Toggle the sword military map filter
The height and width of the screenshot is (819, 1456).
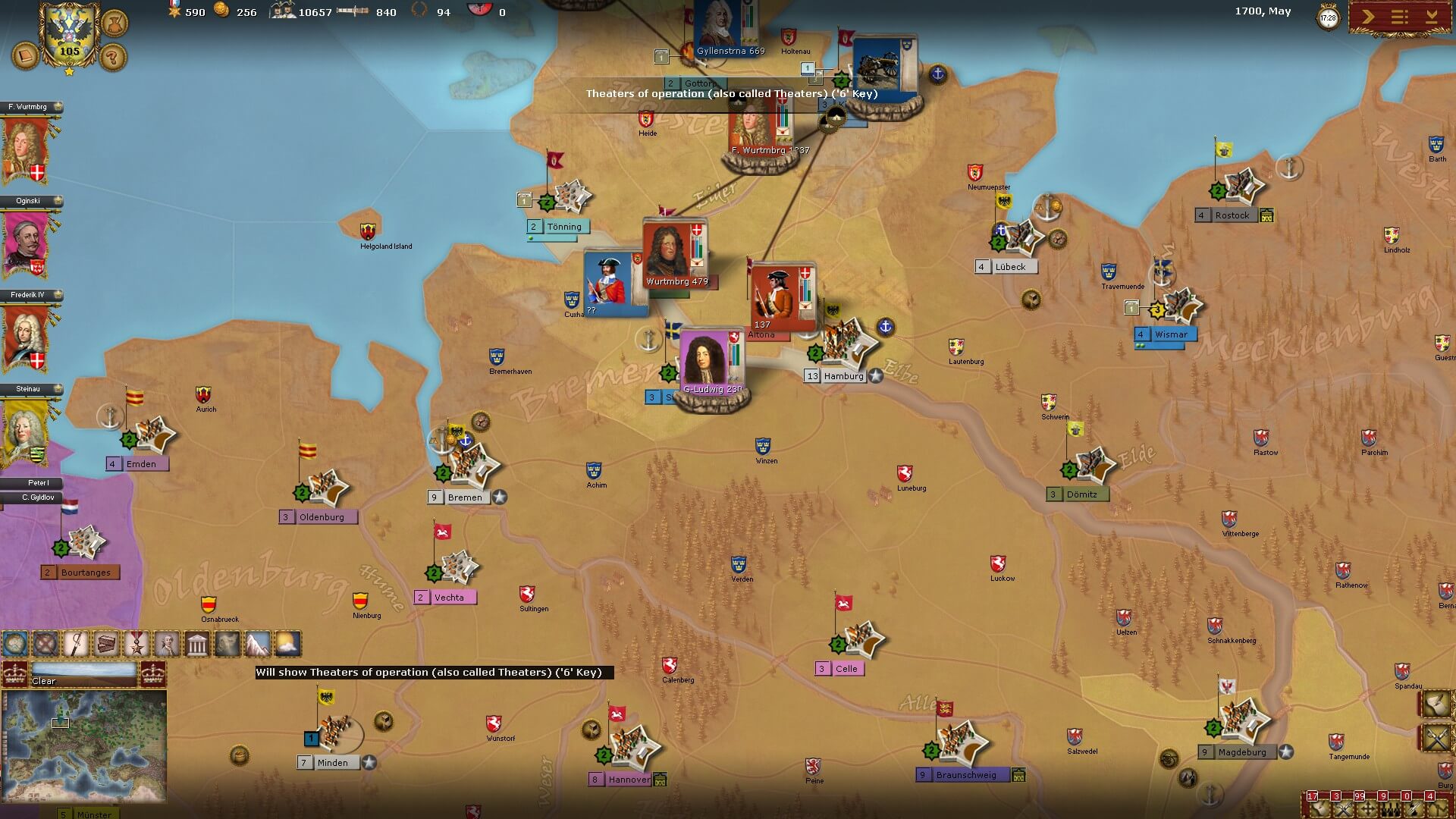(x=77, y=645)
